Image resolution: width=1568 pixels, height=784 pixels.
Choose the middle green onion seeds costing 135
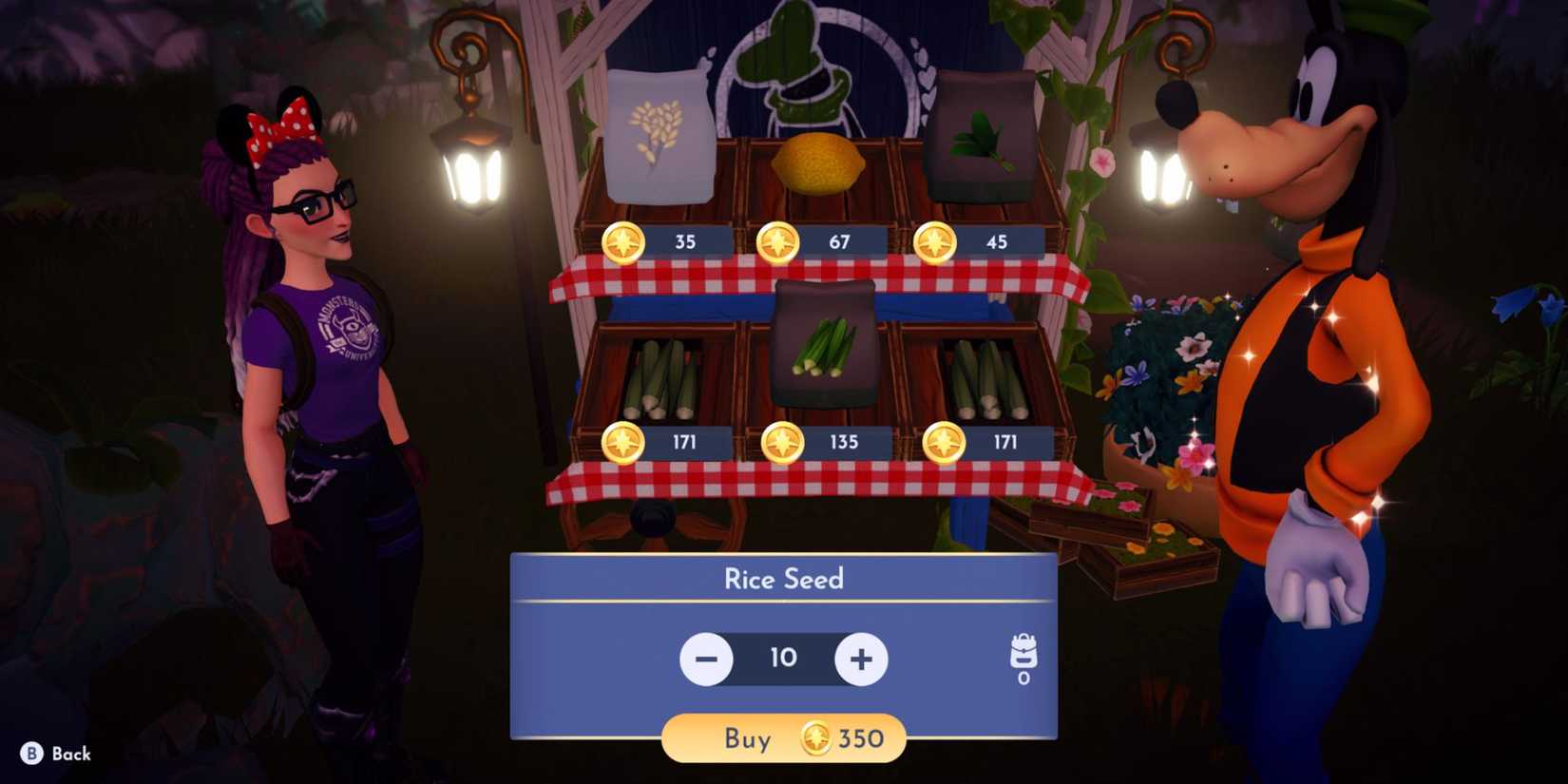823,352
